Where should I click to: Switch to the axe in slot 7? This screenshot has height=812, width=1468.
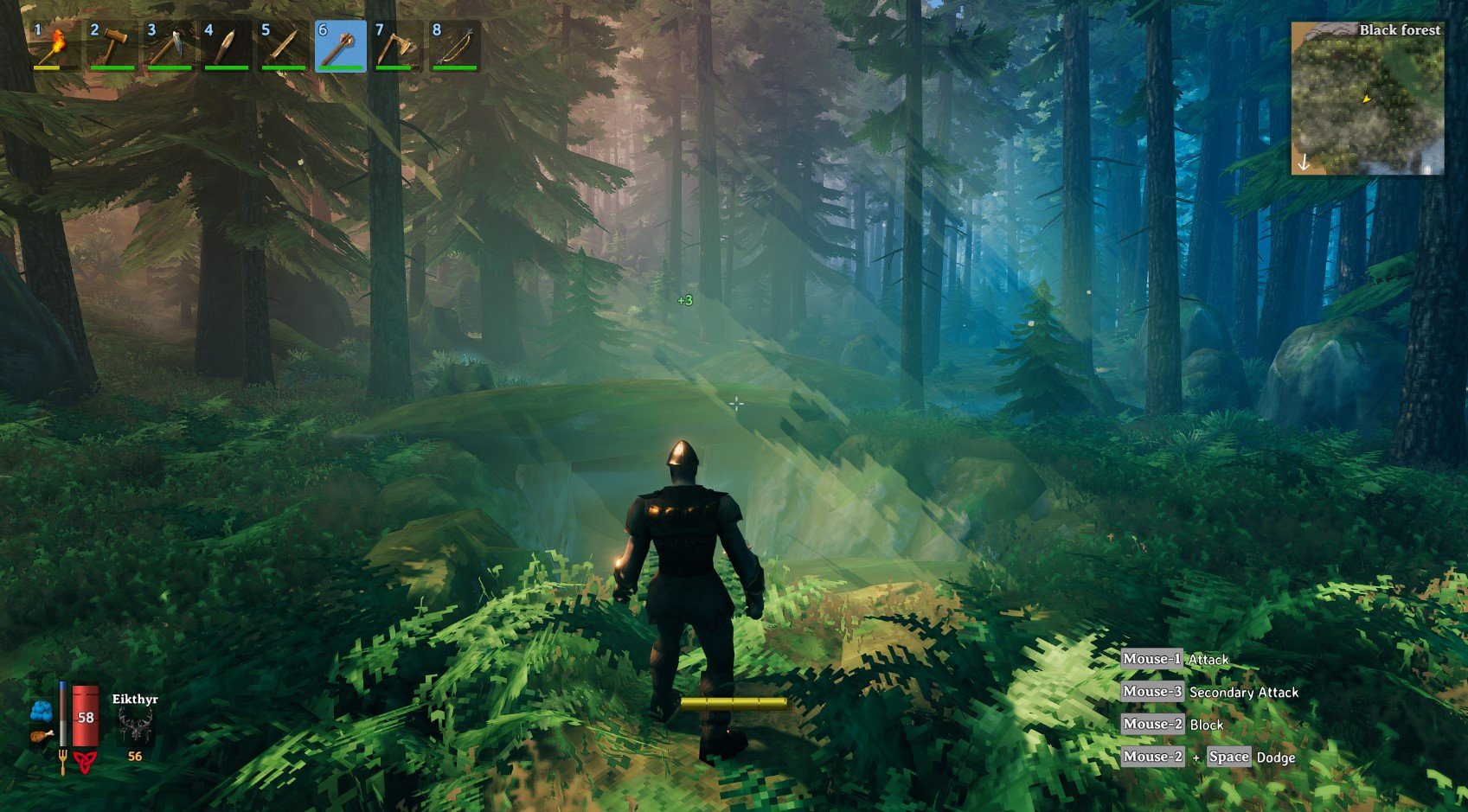[397, 47]
